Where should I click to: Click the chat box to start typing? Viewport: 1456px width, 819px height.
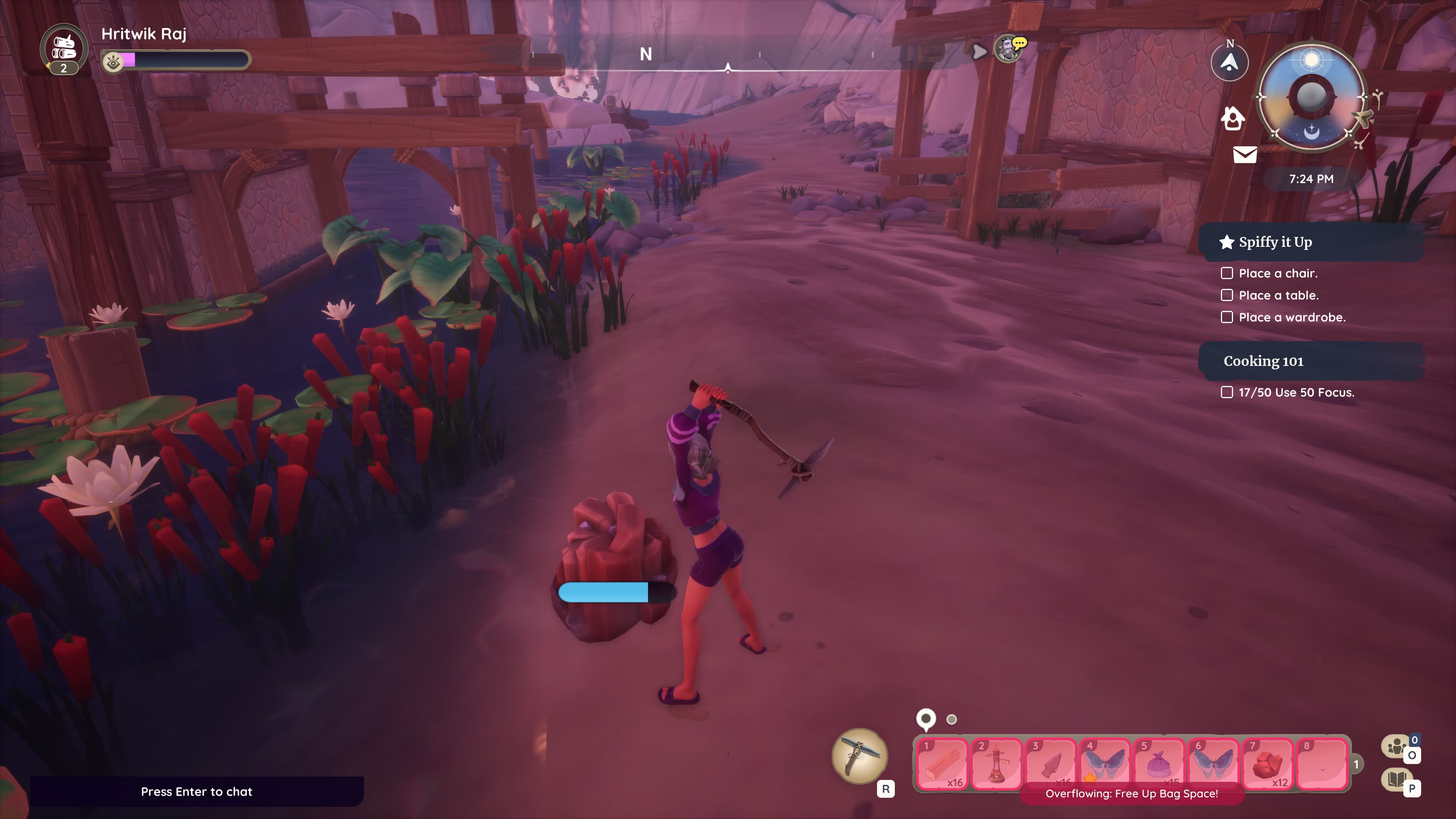coord(197,791)
